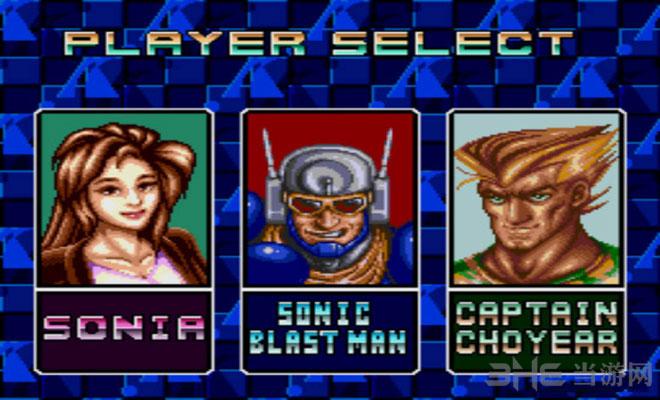Select Sonia's character portrait
This screenshot has width=660, height=400.
coord(125,198)
